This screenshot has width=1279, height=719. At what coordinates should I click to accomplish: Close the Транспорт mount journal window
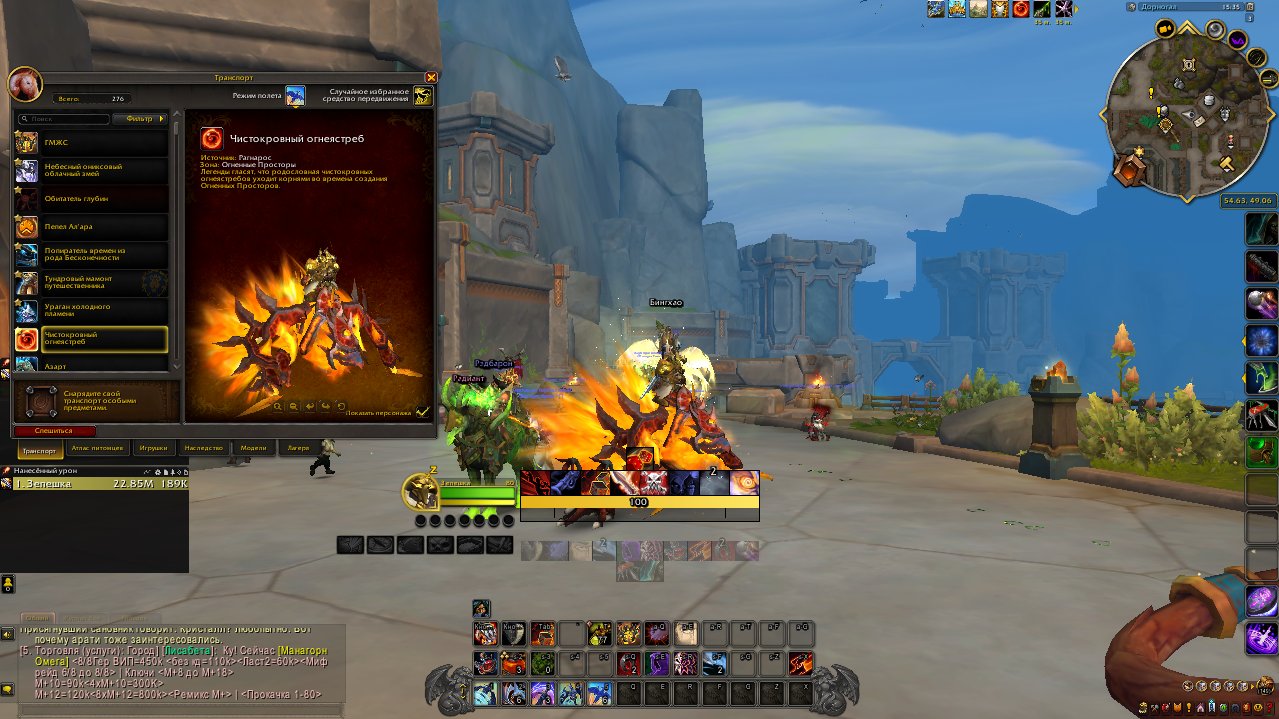[x=431, y=77]
